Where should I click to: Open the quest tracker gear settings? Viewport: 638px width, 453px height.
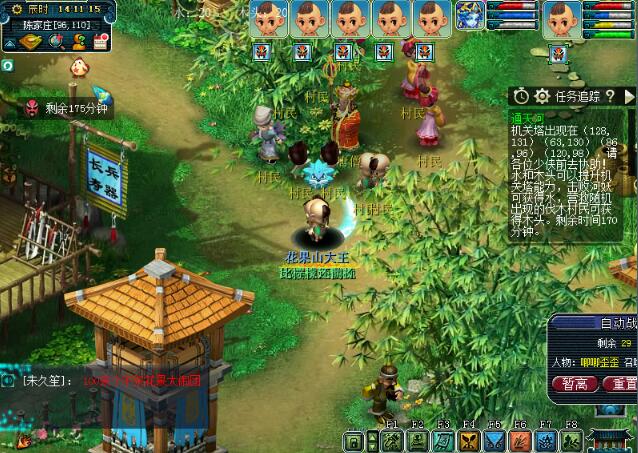coord(543,96)
